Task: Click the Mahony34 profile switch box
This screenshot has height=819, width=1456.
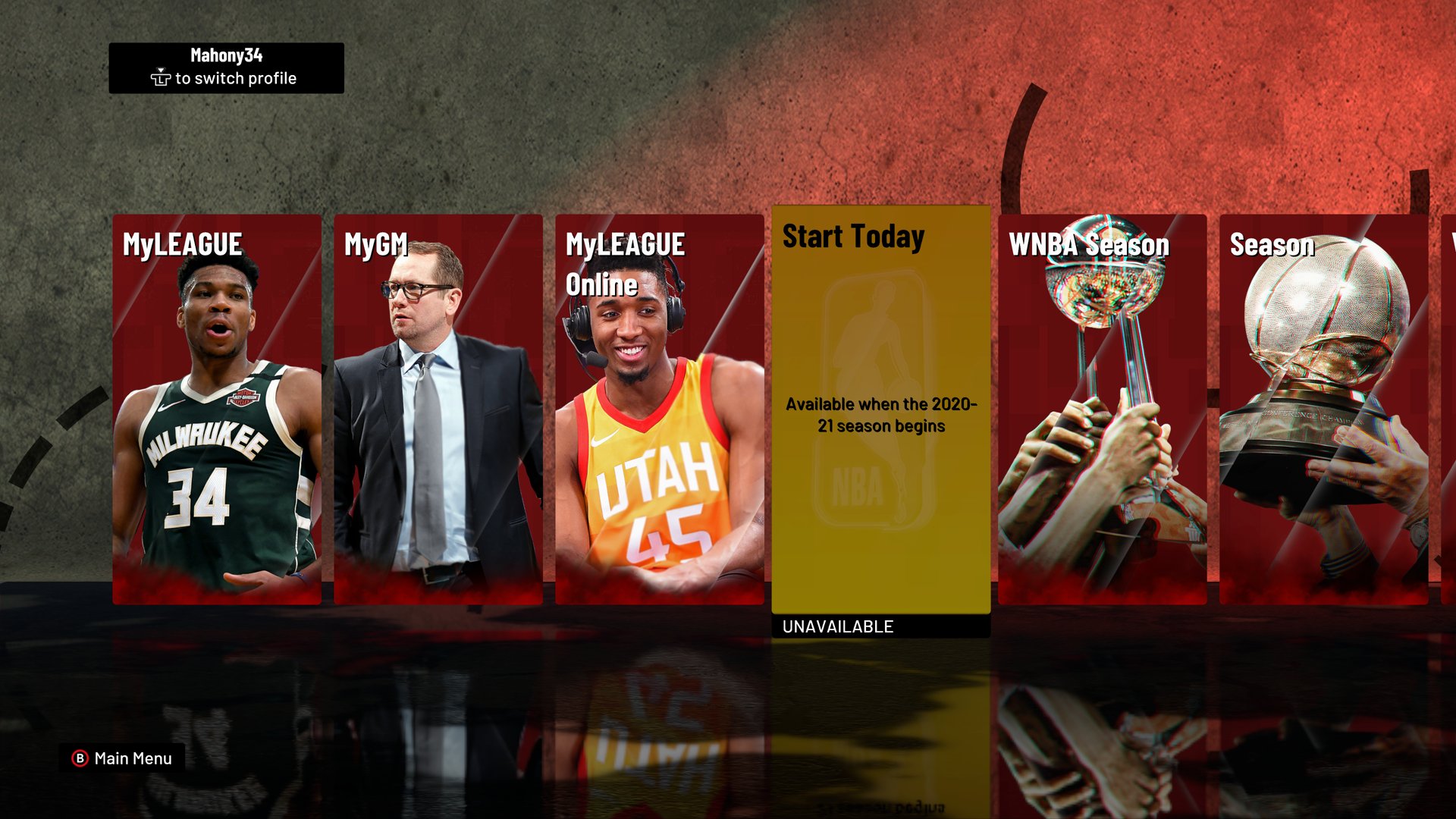Action: 226,67
